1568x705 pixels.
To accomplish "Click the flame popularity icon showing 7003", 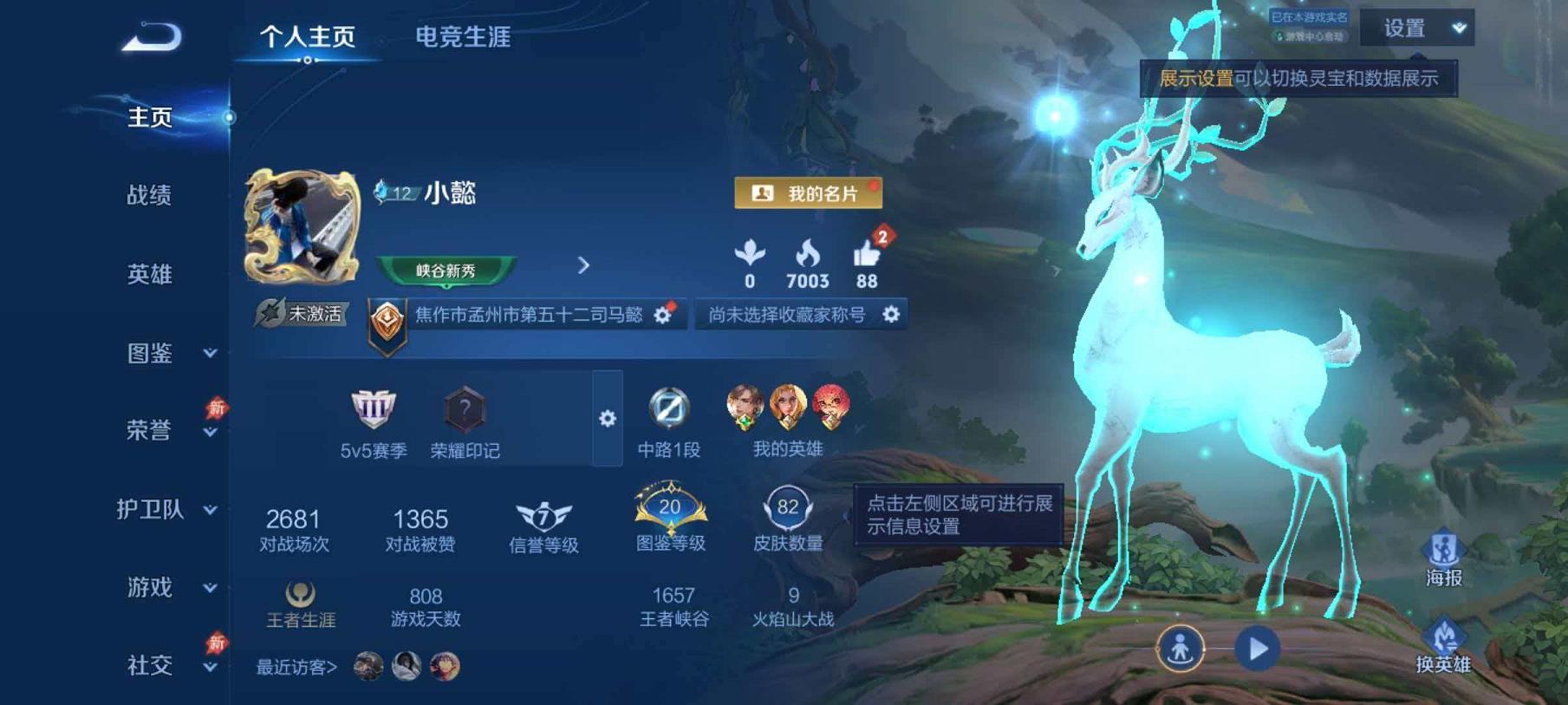I will tap(808, 254).
